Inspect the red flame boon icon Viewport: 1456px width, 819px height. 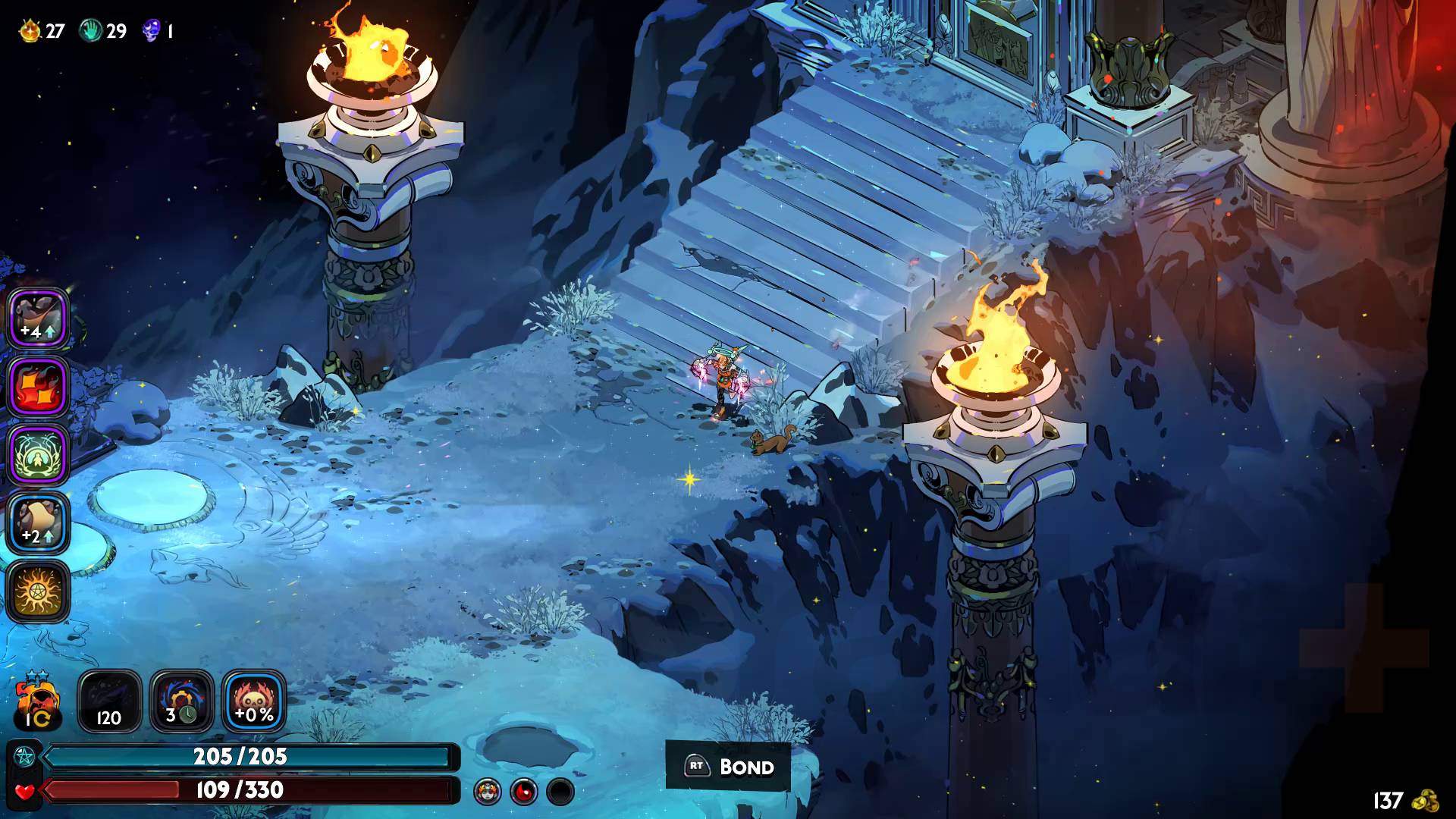38,387
